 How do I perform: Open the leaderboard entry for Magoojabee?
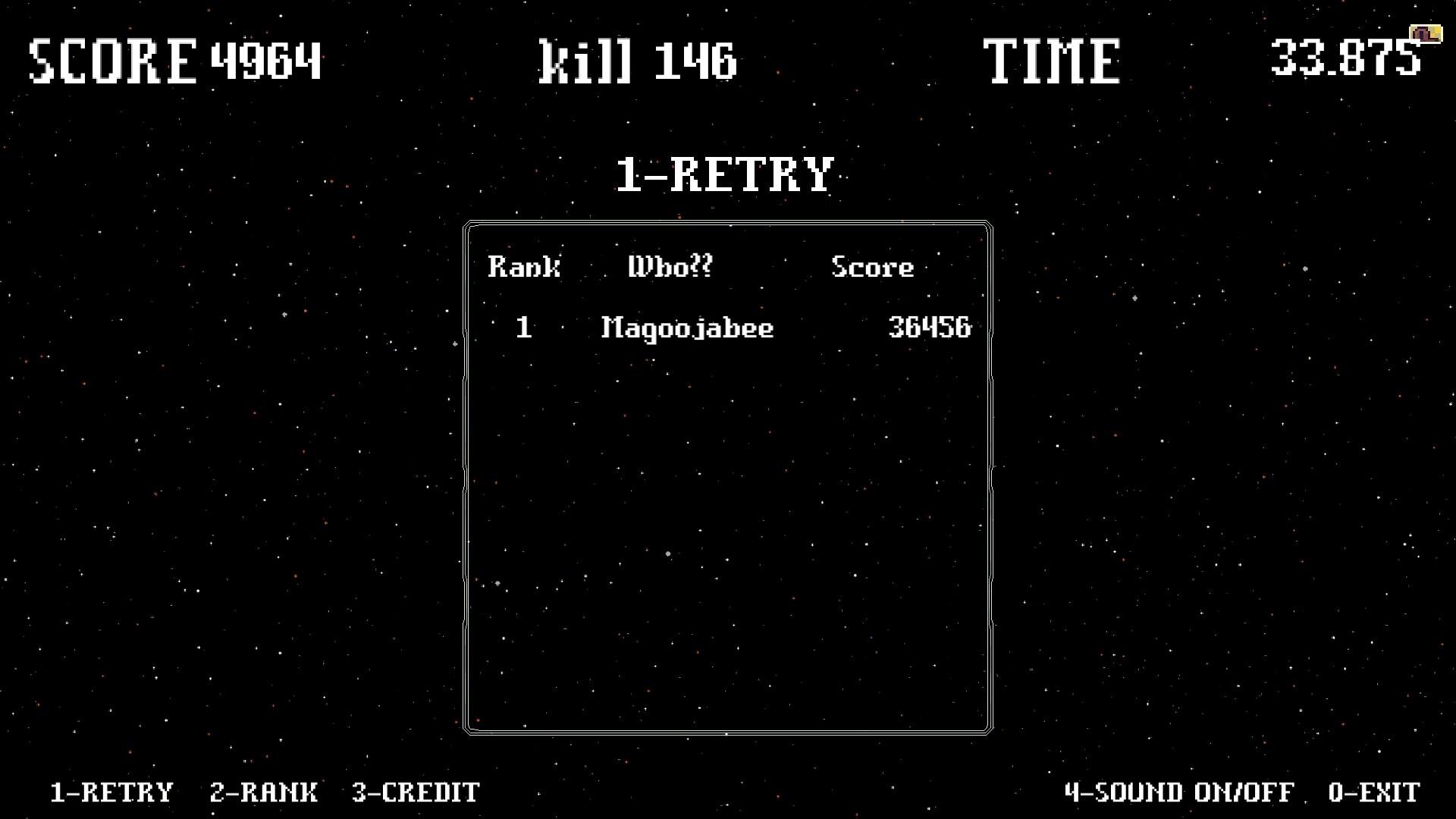[x=686, y=328]
